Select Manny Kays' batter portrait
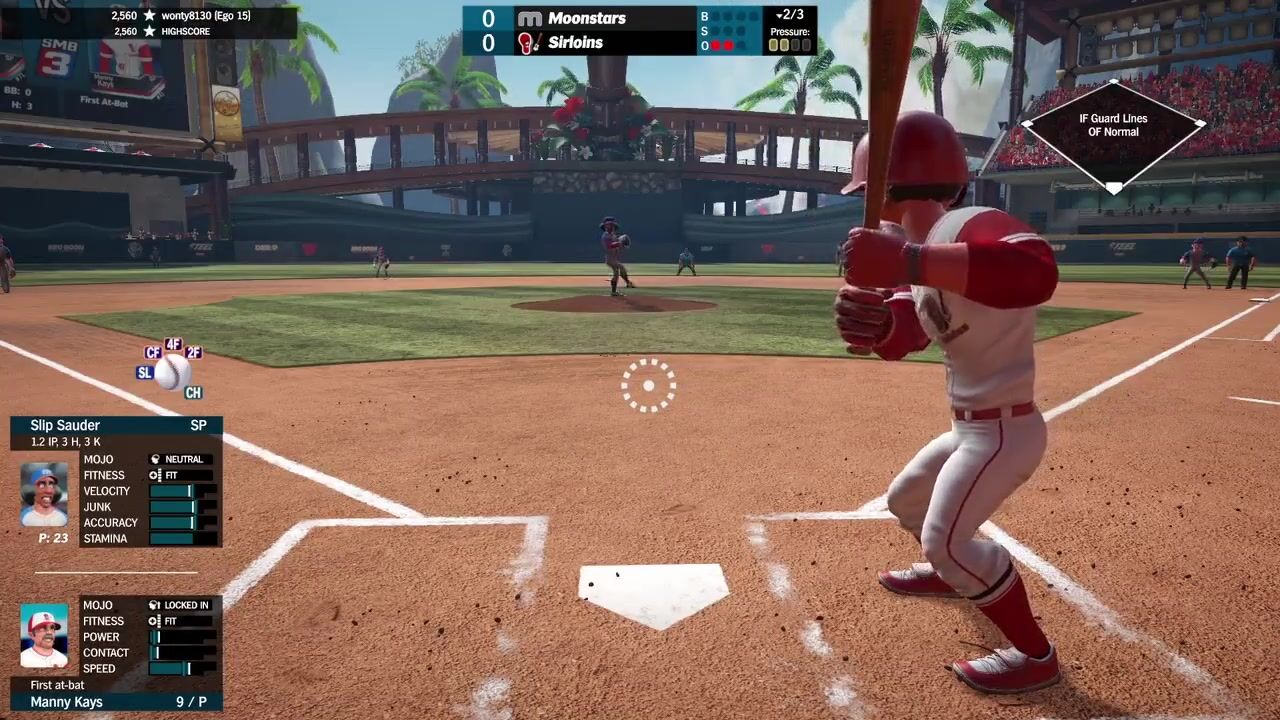1280x720 pixels. click(44, 637)
